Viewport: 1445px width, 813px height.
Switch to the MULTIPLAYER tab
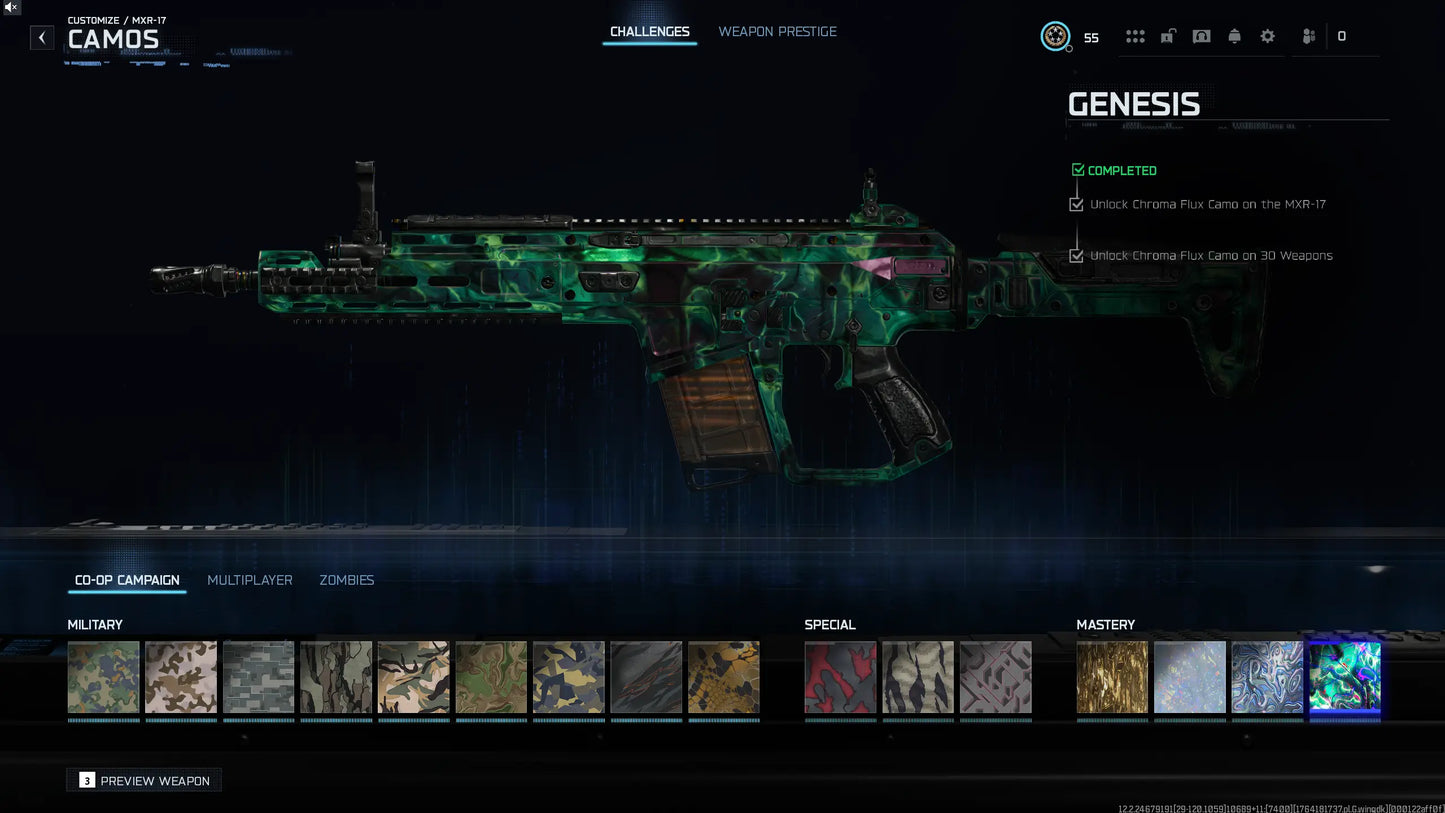[x=250, y=580]
